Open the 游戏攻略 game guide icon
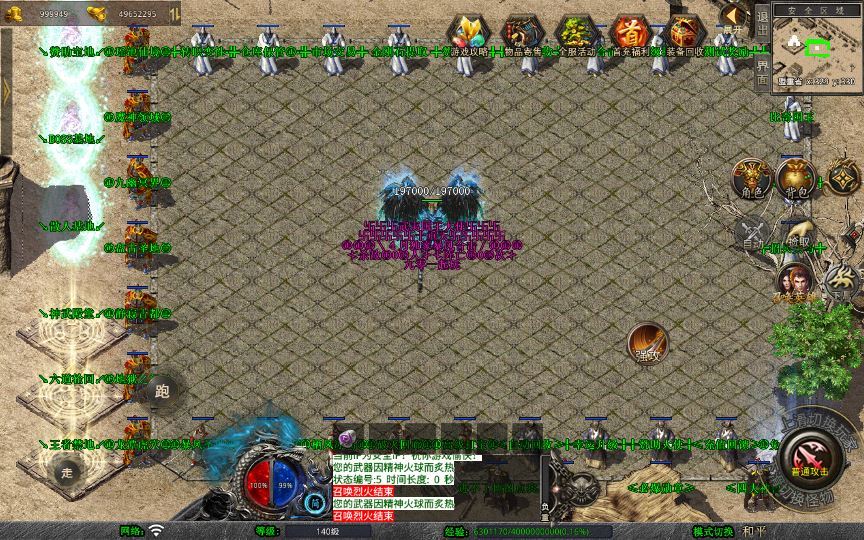This screenshot has width=864, height=540. click(x=469, y=34)
